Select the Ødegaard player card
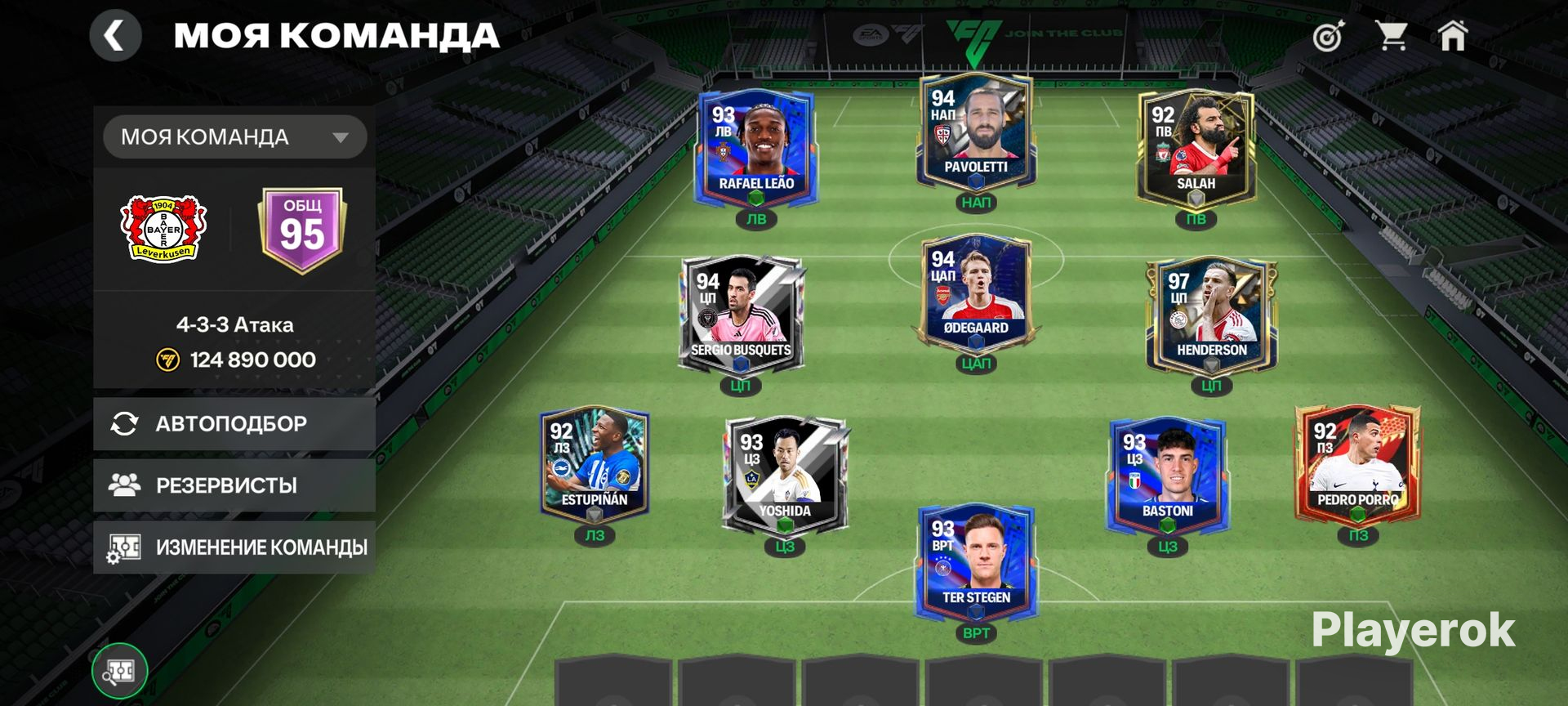The image size is (1568, 706). pyautogui.click(x=976, y=294)
